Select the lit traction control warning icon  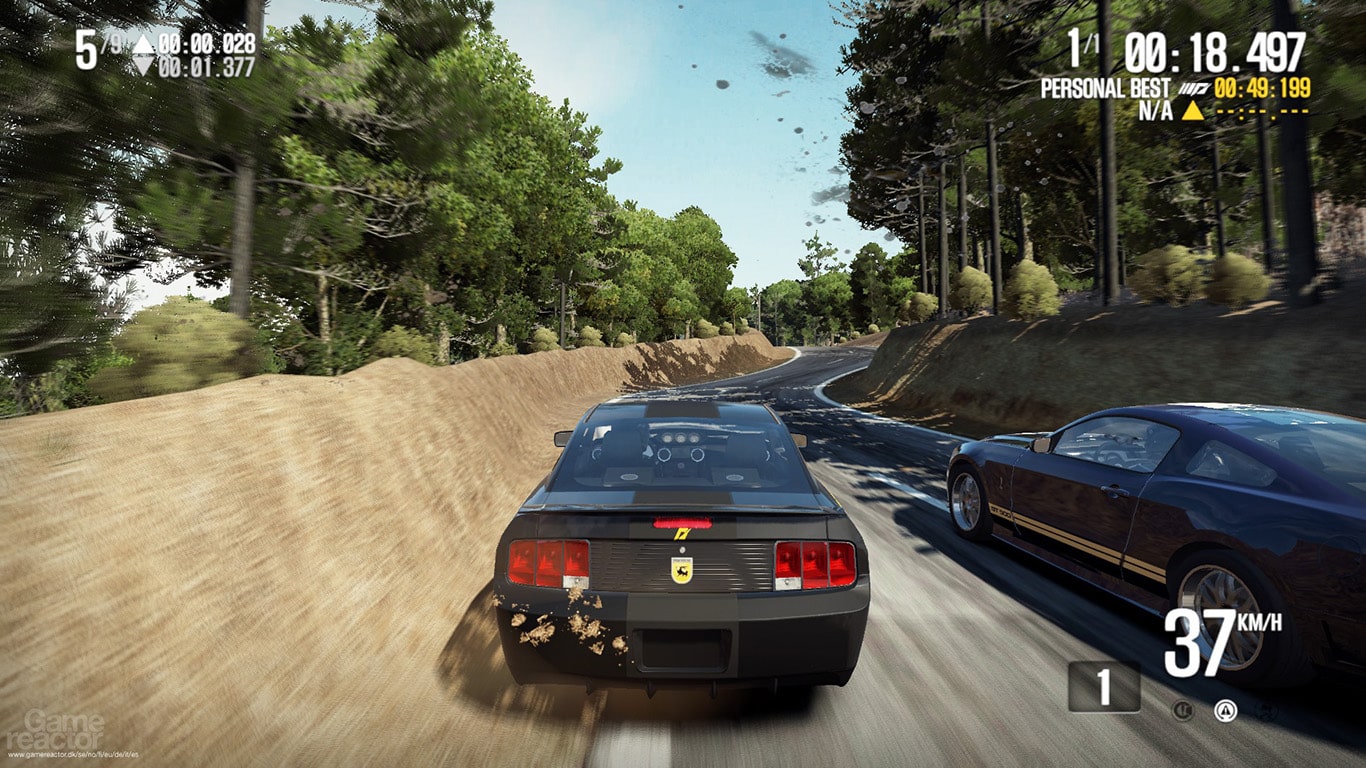point(1225,710)
